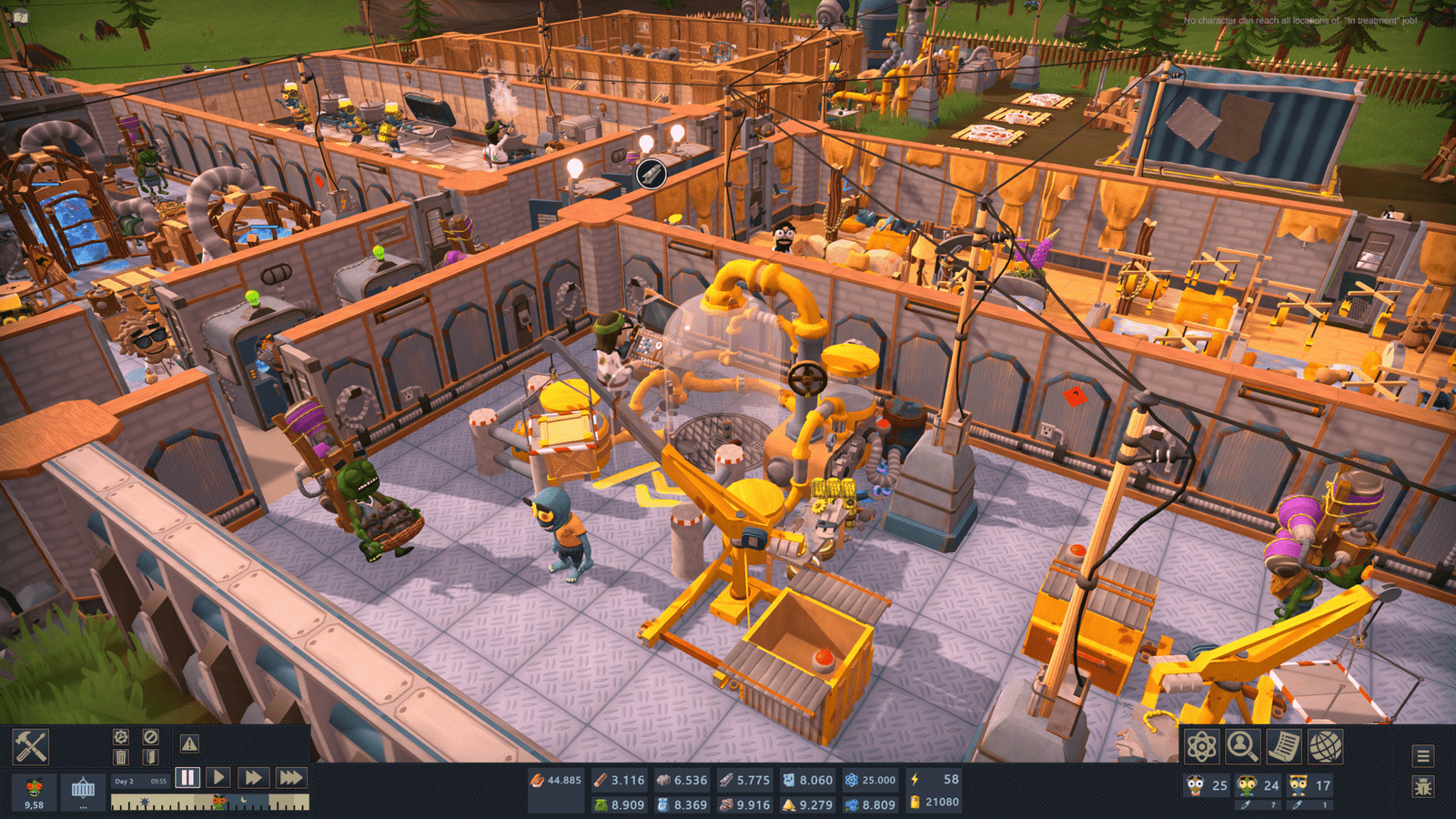This screenshot has height=819, width=1456.
Task: Select the prohibit circle-slash tool
Action: pos(151,736)
